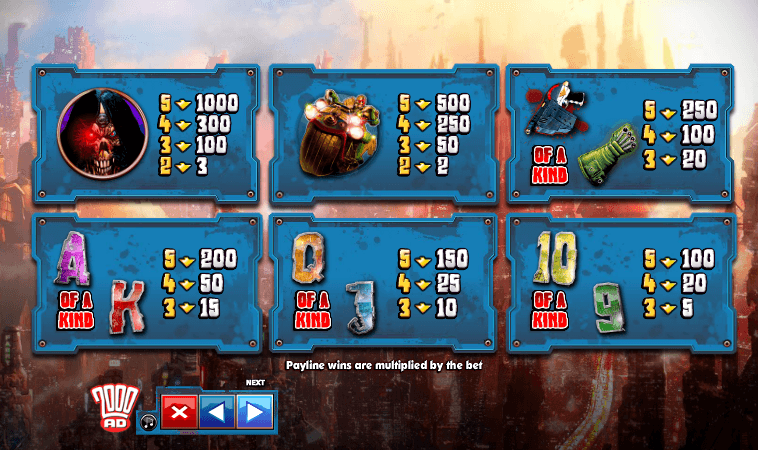The image size is (758, 450).
Task: Toggle the music note sound button
Action: click(148, 421)
